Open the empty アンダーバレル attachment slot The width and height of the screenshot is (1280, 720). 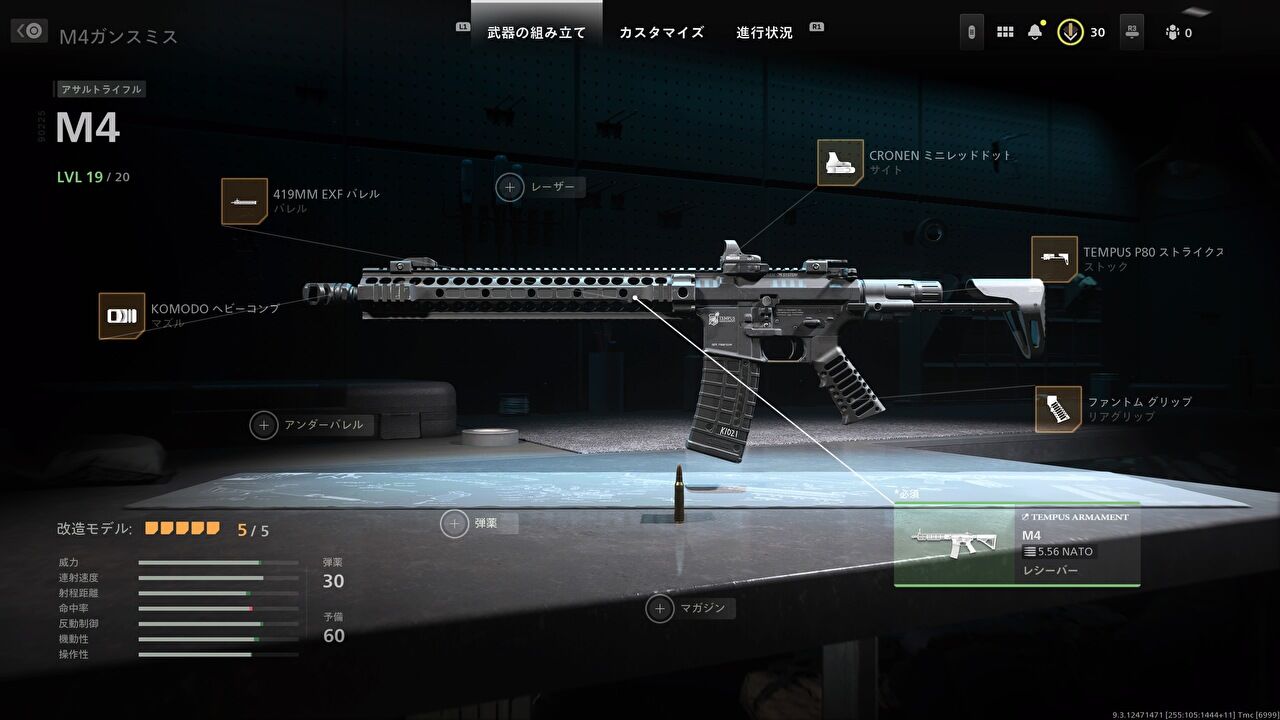pyautogui.click(x=263, y=424)
